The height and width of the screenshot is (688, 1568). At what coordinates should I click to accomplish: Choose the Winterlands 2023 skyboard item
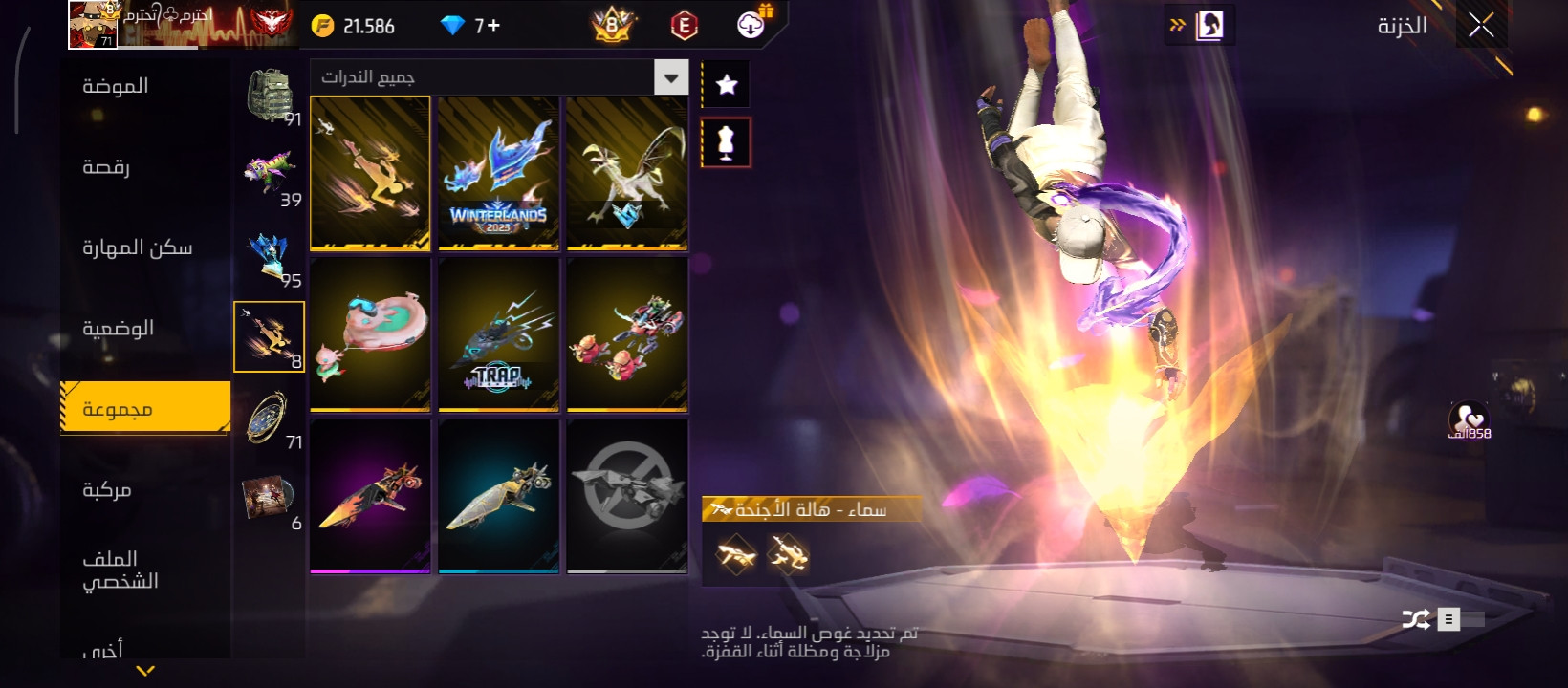(x=498, y=173)
